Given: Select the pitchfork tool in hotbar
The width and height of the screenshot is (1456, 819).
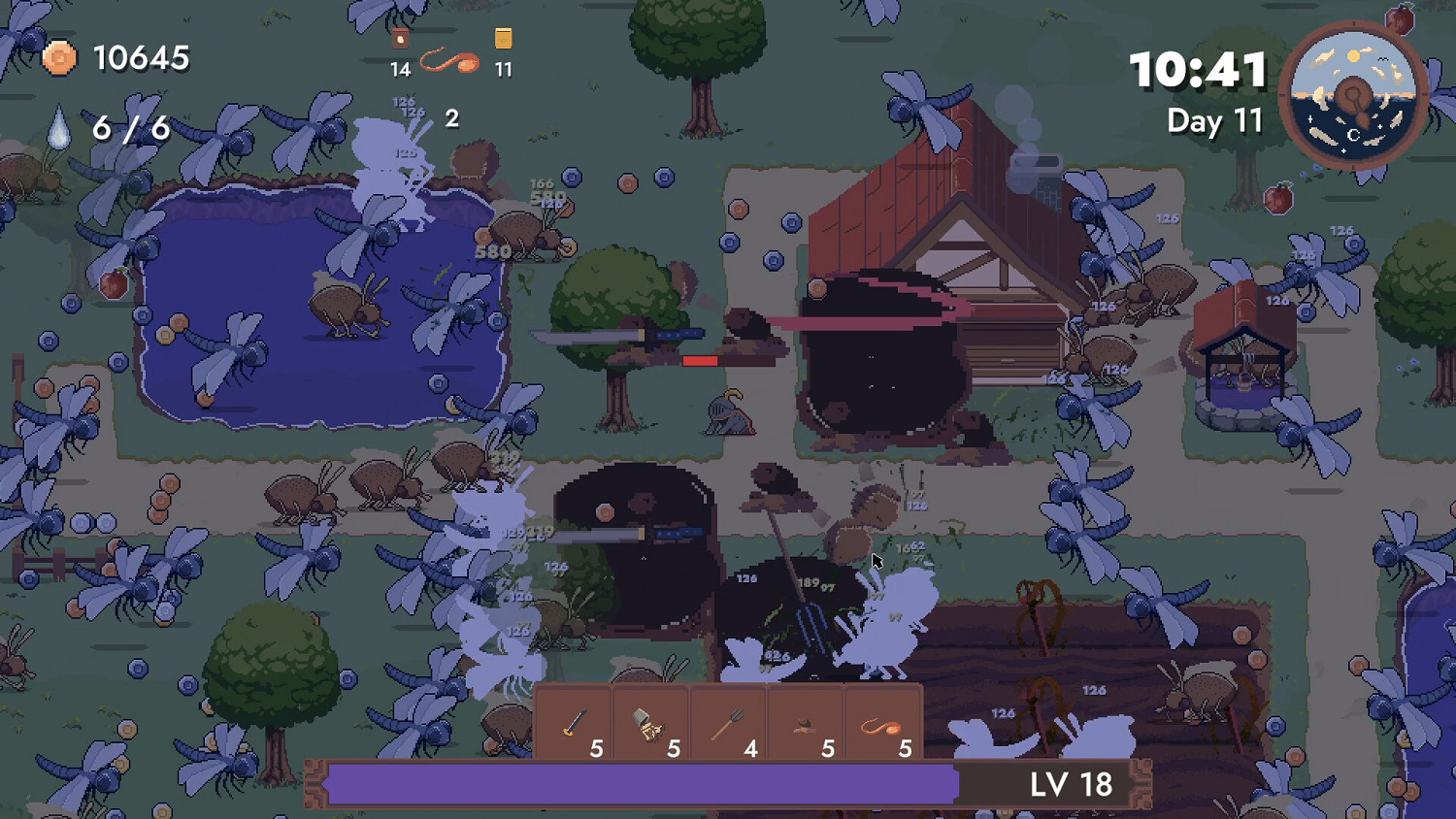Looking at the screenshot, I should tap(728, 723).
